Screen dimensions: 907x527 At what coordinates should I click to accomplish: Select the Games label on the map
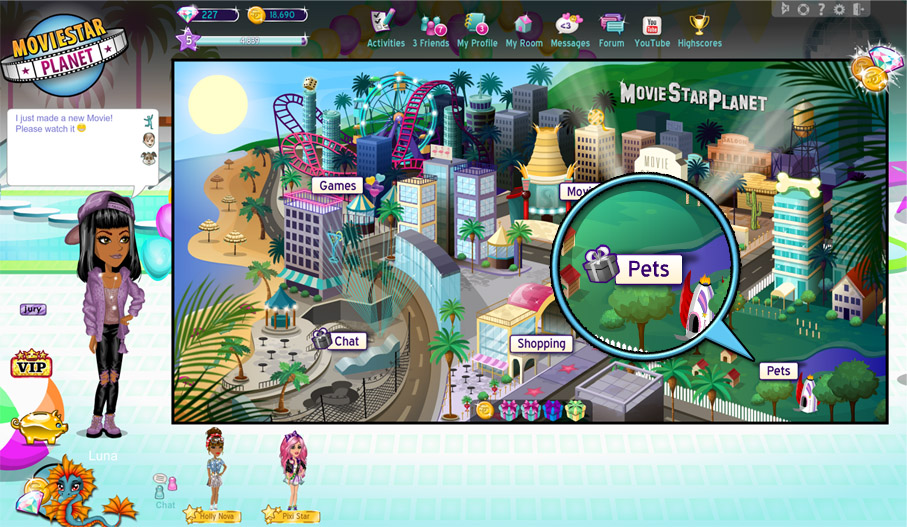coord(338,186)
